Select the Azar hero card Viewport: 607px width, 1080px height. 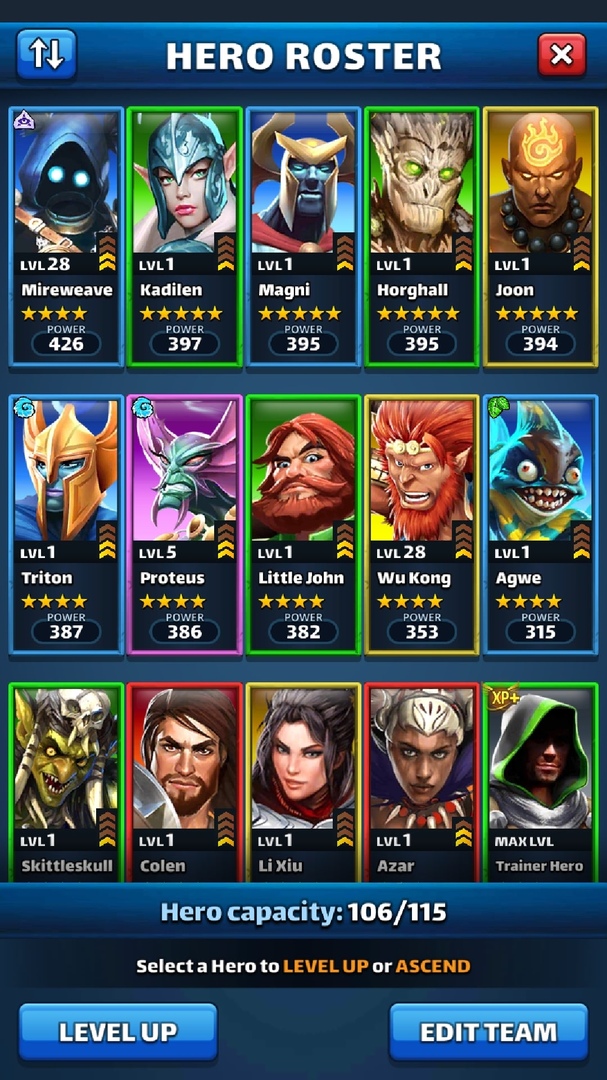[421, 782]
